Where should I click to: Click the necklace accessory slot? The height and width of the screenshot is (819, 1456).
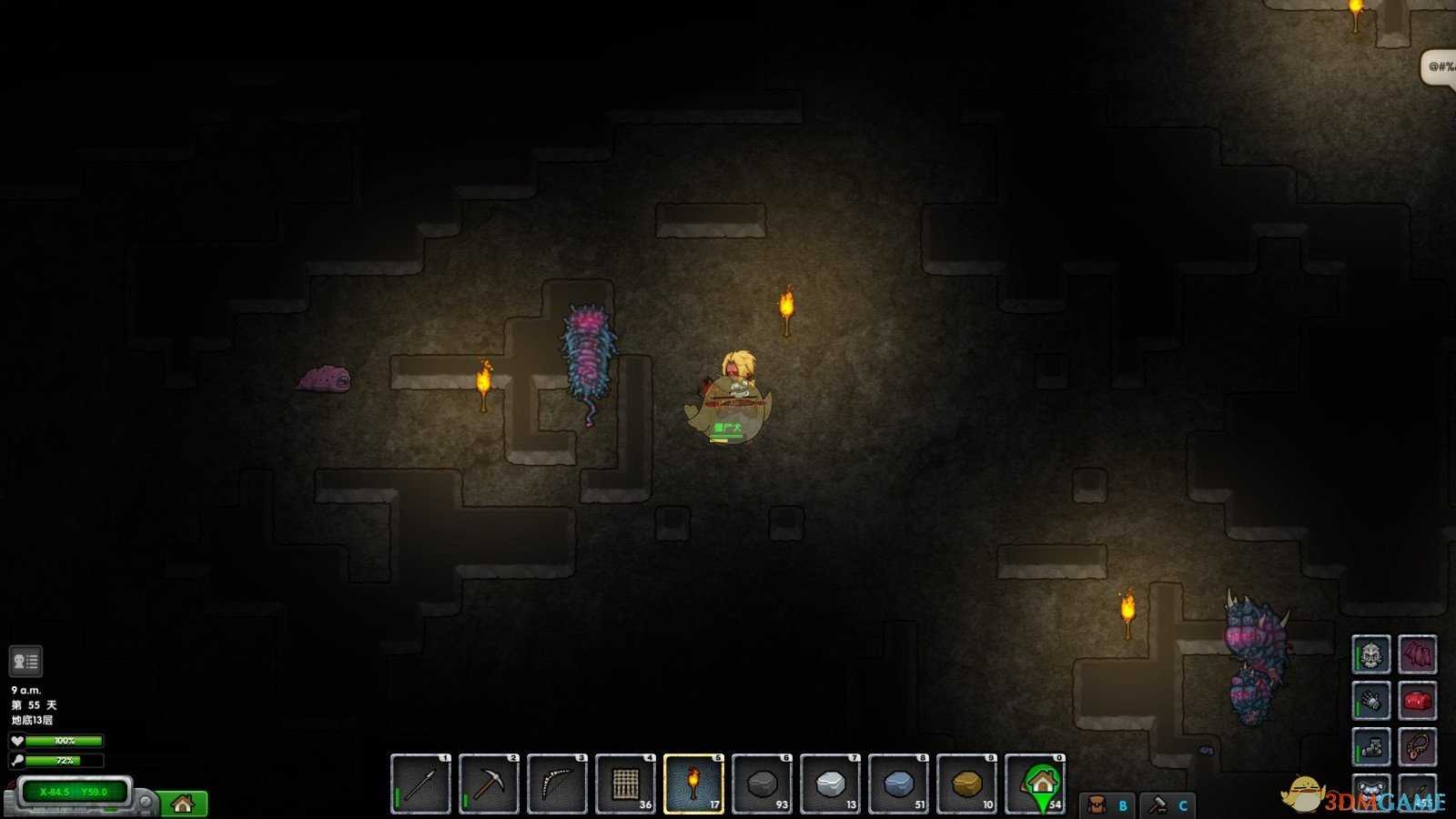coord(1417,747)
